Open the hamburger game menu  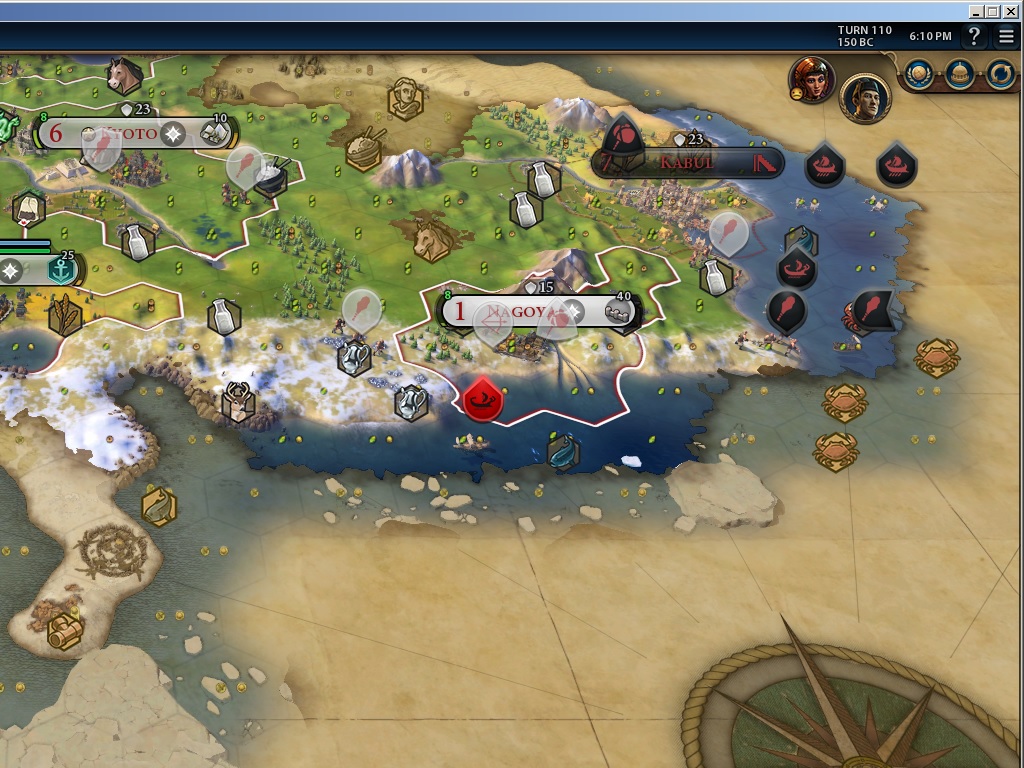click(1006, 37)
